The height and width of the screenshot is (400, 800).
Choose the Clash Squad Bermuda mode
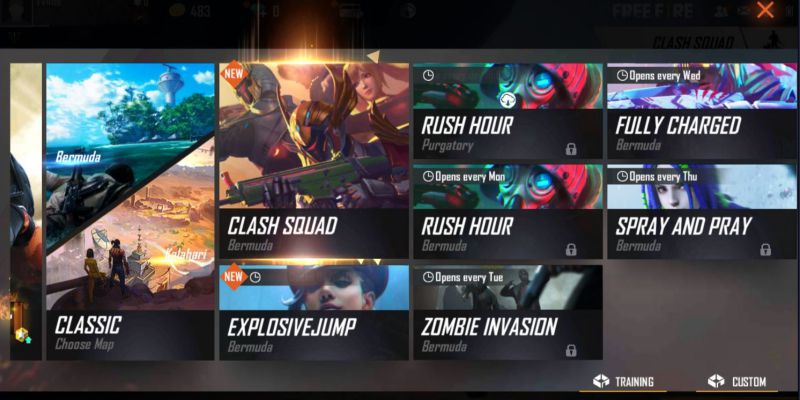(313, 160)
